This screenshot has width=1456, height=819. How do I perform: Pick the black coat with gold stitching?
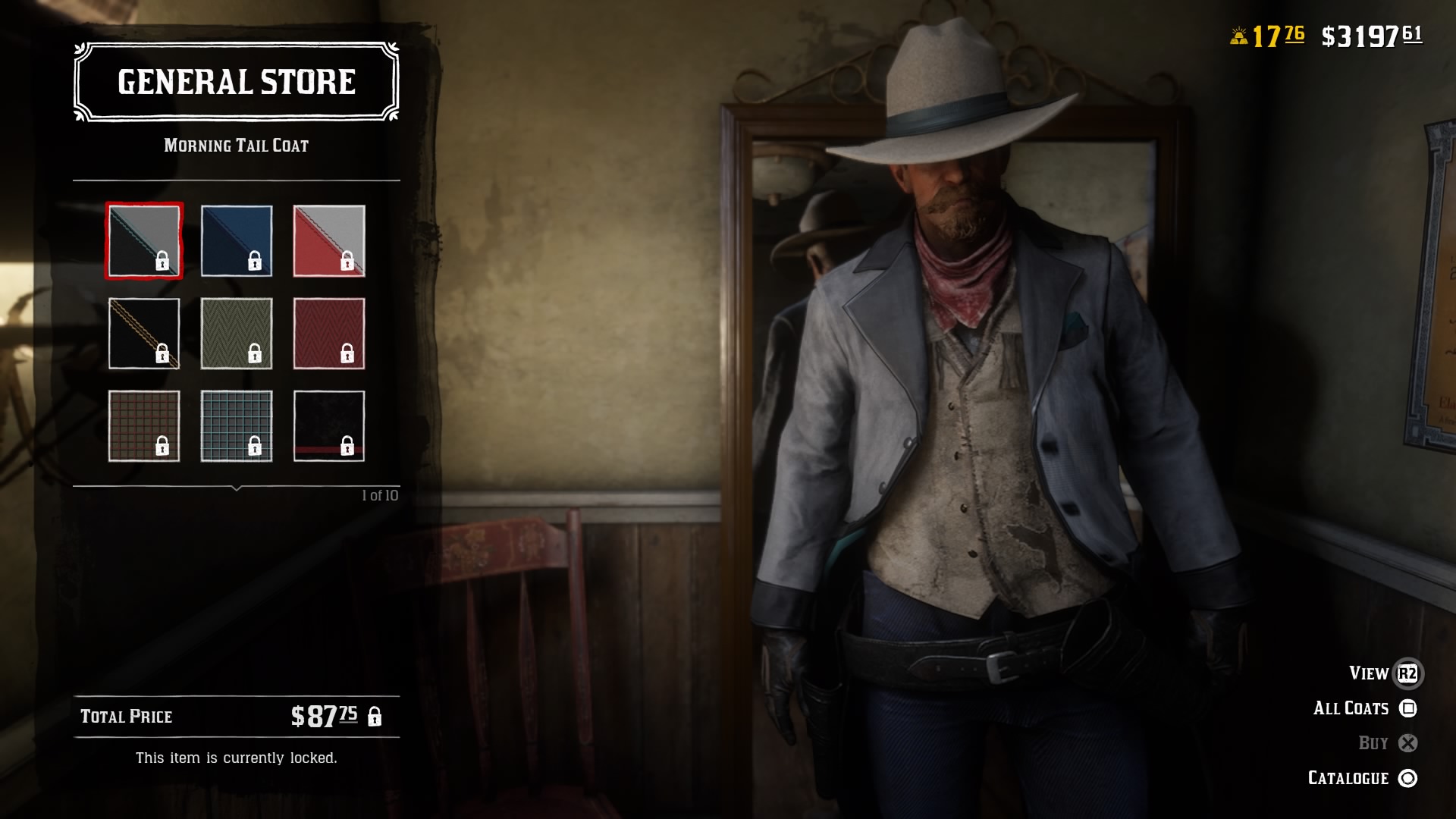(x=143, y=332)
